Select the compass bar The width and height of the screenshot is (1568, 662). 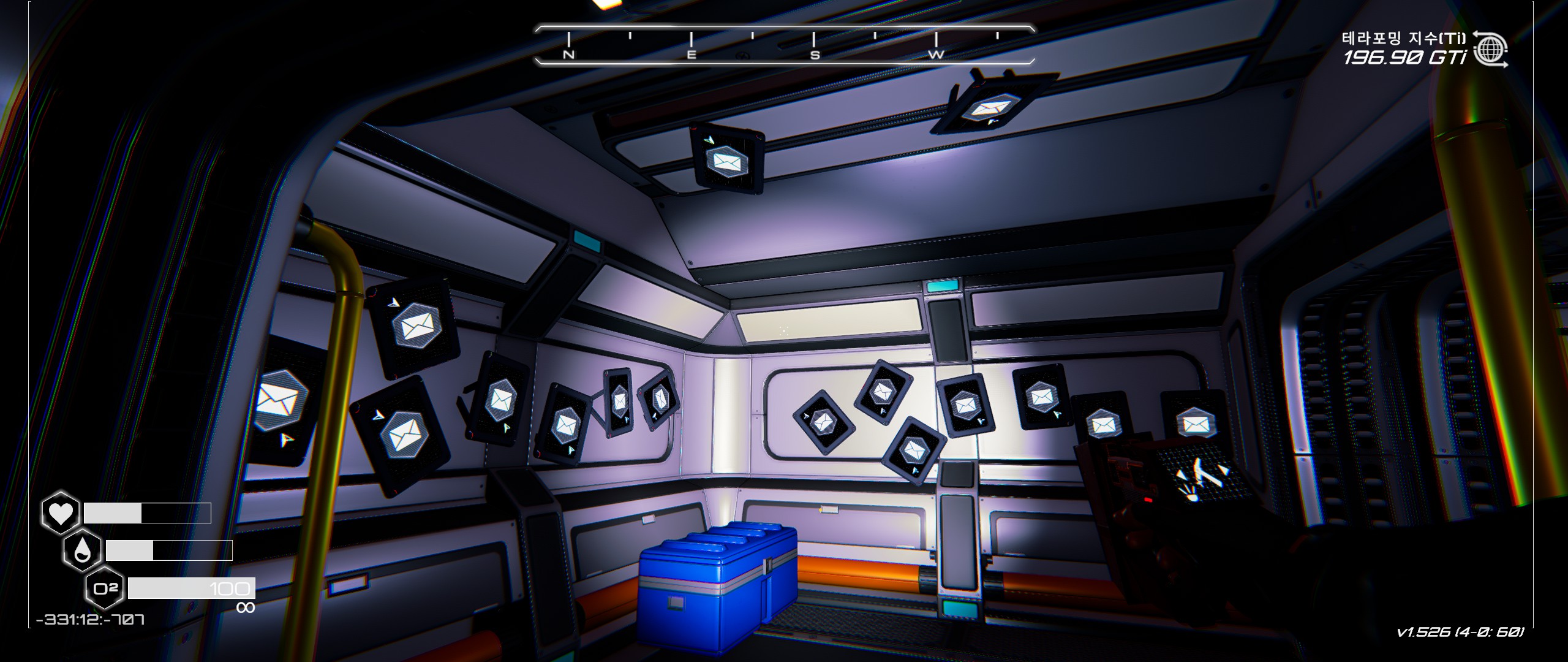tap(785, 44)
